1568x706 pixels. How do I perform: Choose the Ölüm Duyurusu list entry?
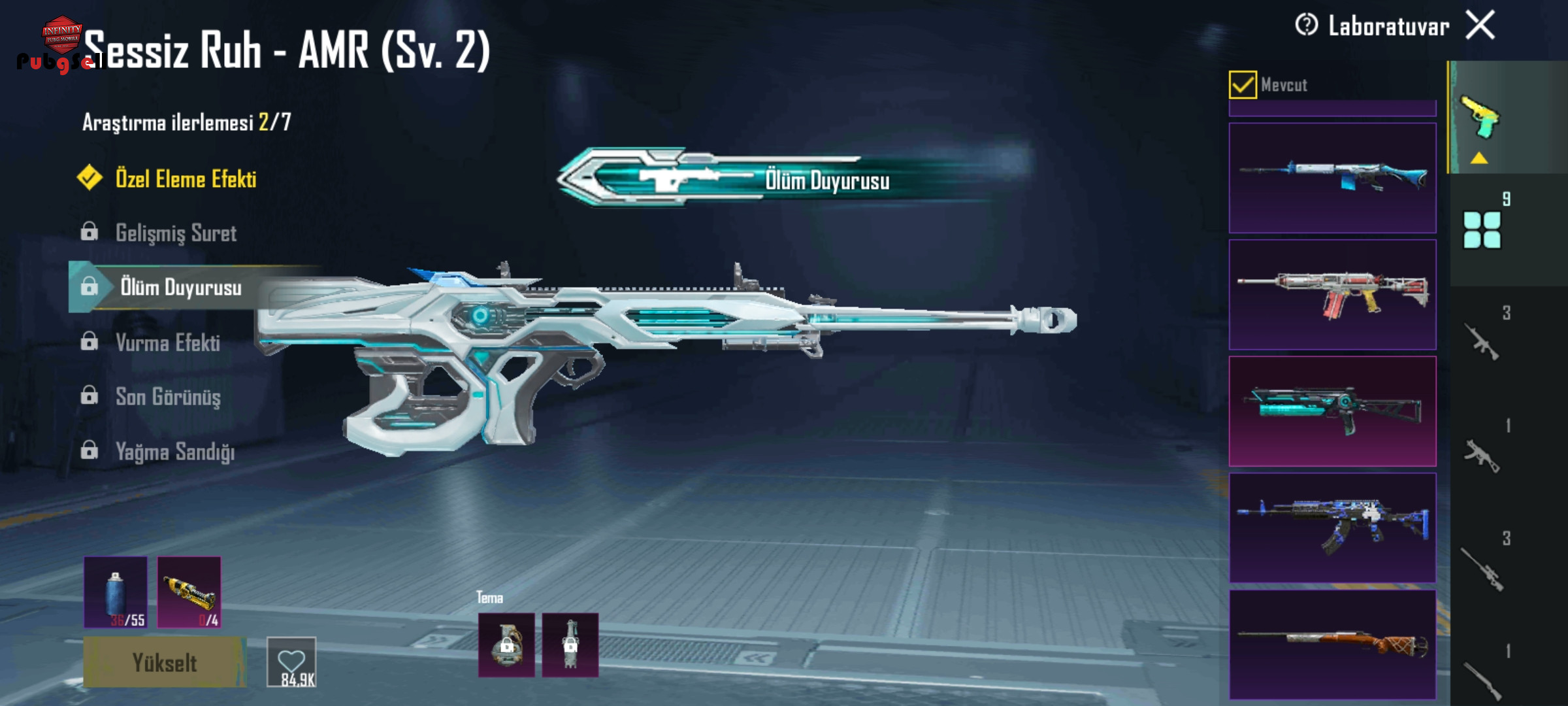click(x=180, y=288)
